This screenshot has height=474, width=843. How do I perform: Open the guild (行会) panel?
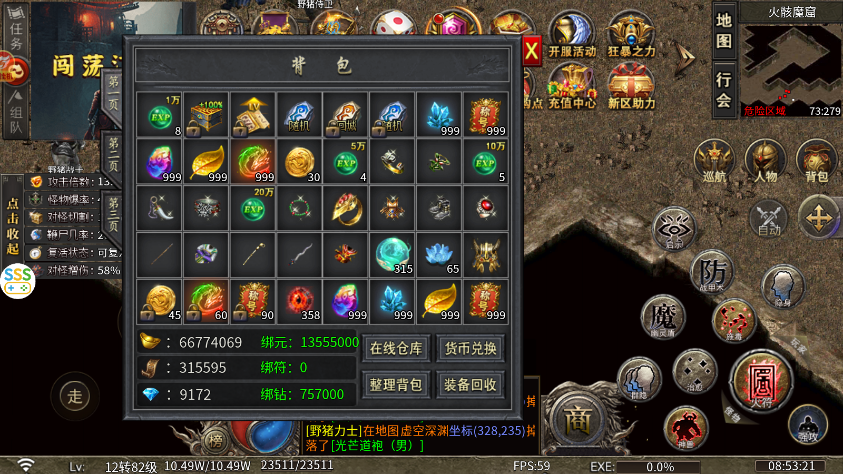point(724,88)
